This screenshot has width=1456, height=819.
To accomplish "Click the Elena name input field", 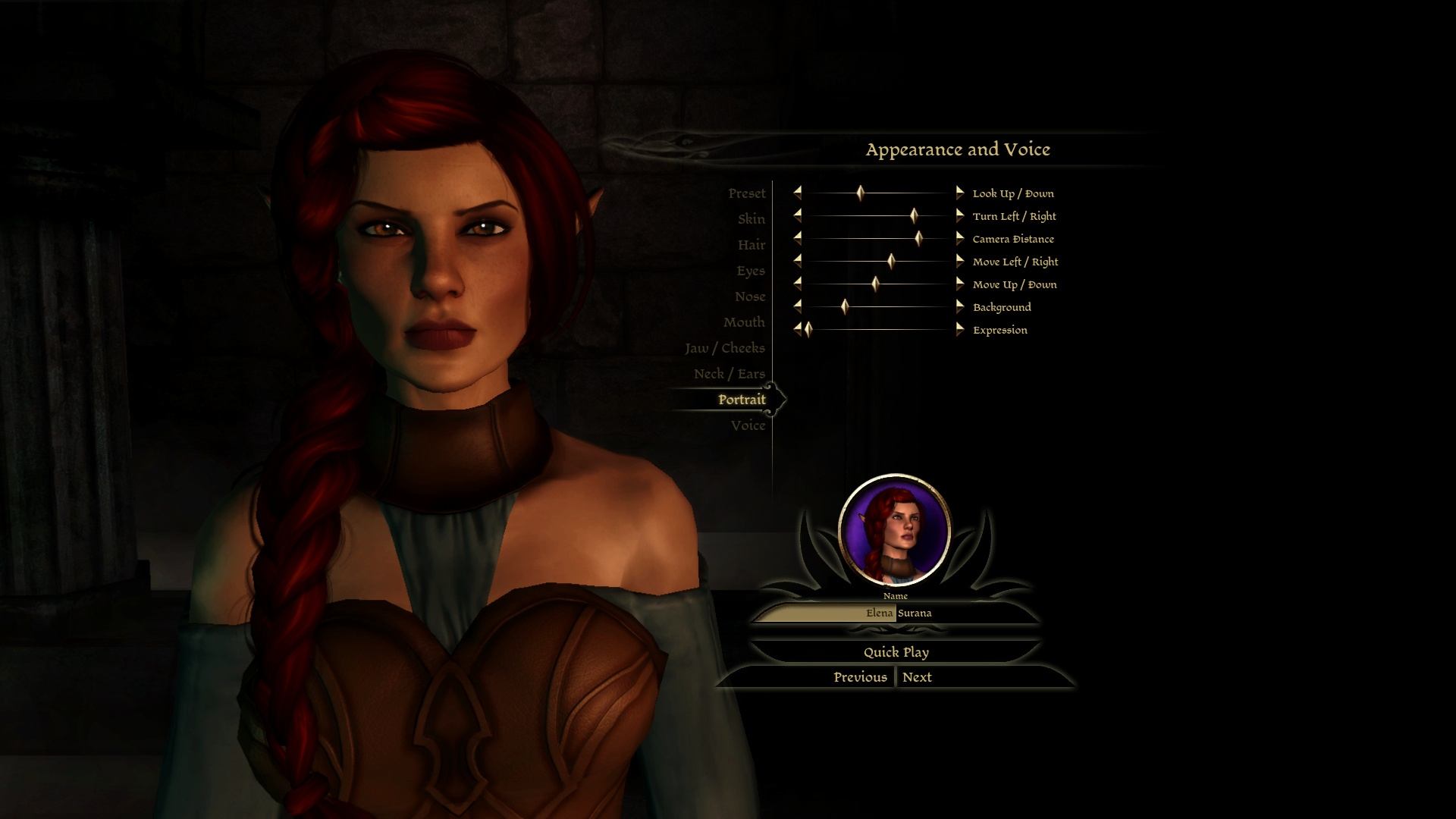I will tap(827, 613).
